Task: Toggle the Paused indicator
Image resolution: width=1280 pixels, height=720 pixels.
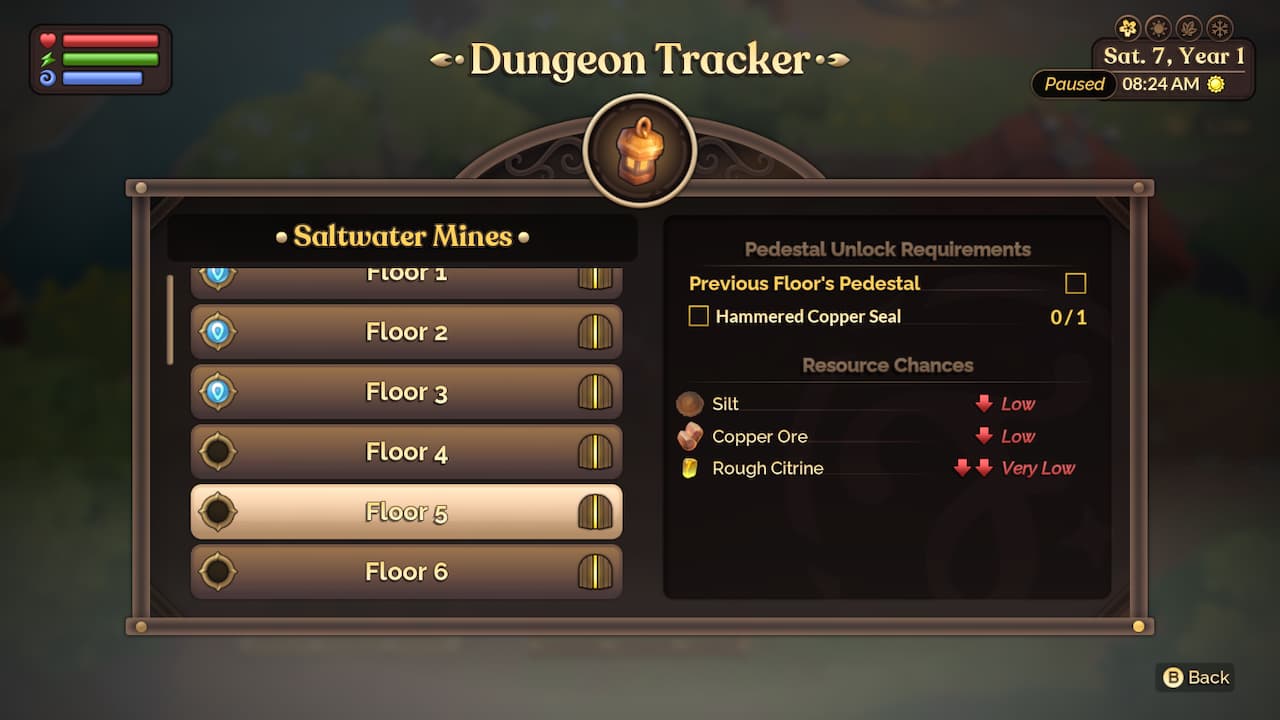Action: 1073,85
